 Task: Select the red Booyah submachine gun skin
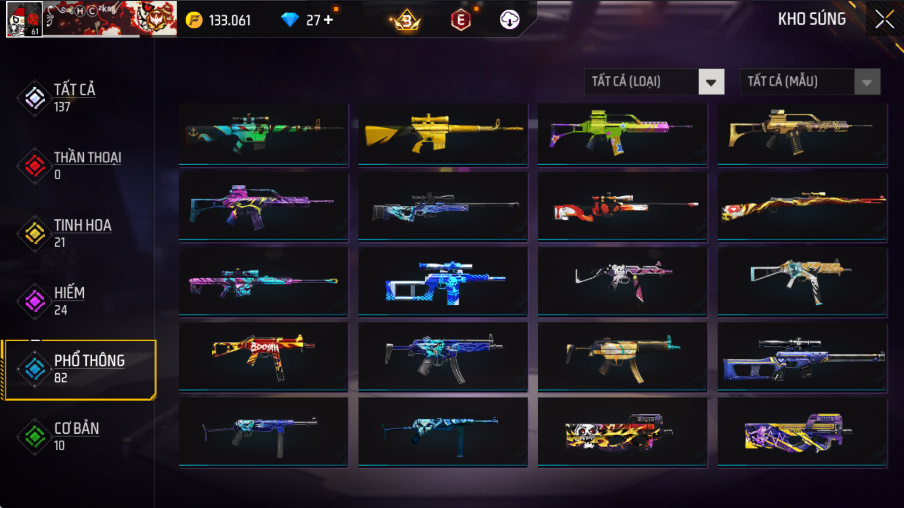[263, 356]
